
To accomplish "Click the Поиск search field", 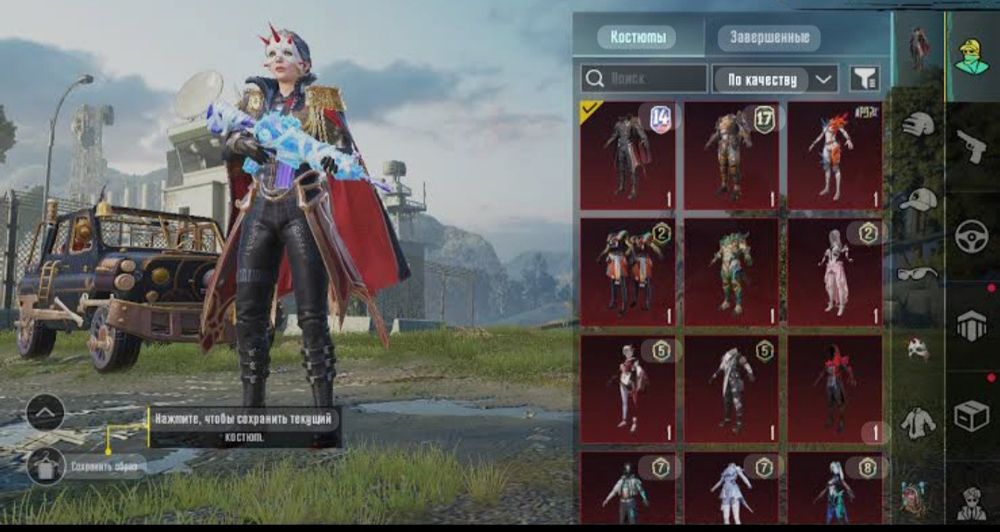I will tap(644, 78).
